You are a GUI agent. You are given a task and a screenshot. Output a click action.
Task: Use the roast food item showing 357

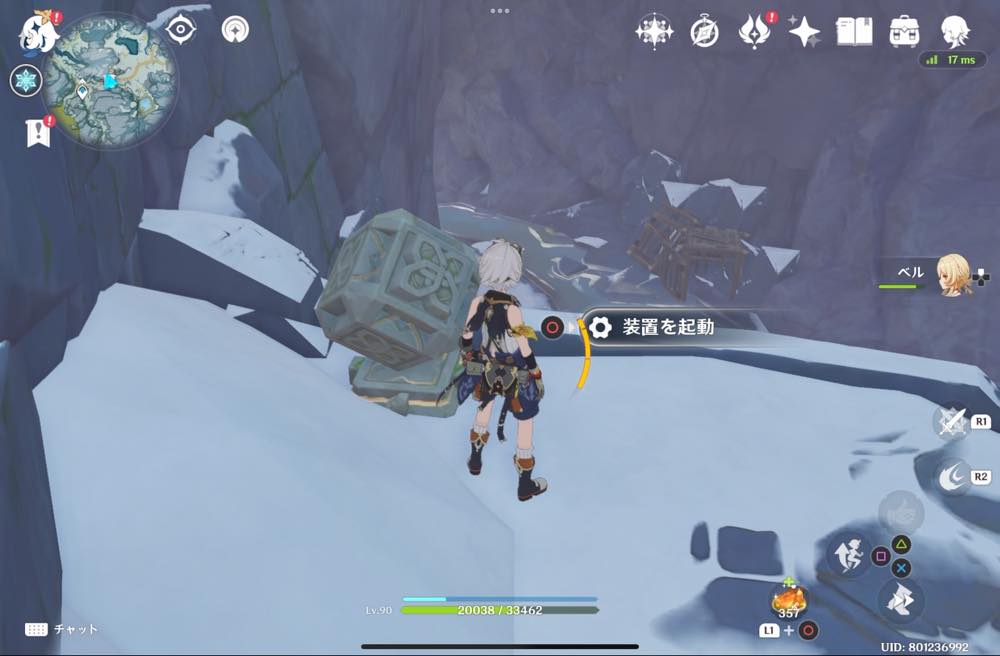[x=789, y=601]
